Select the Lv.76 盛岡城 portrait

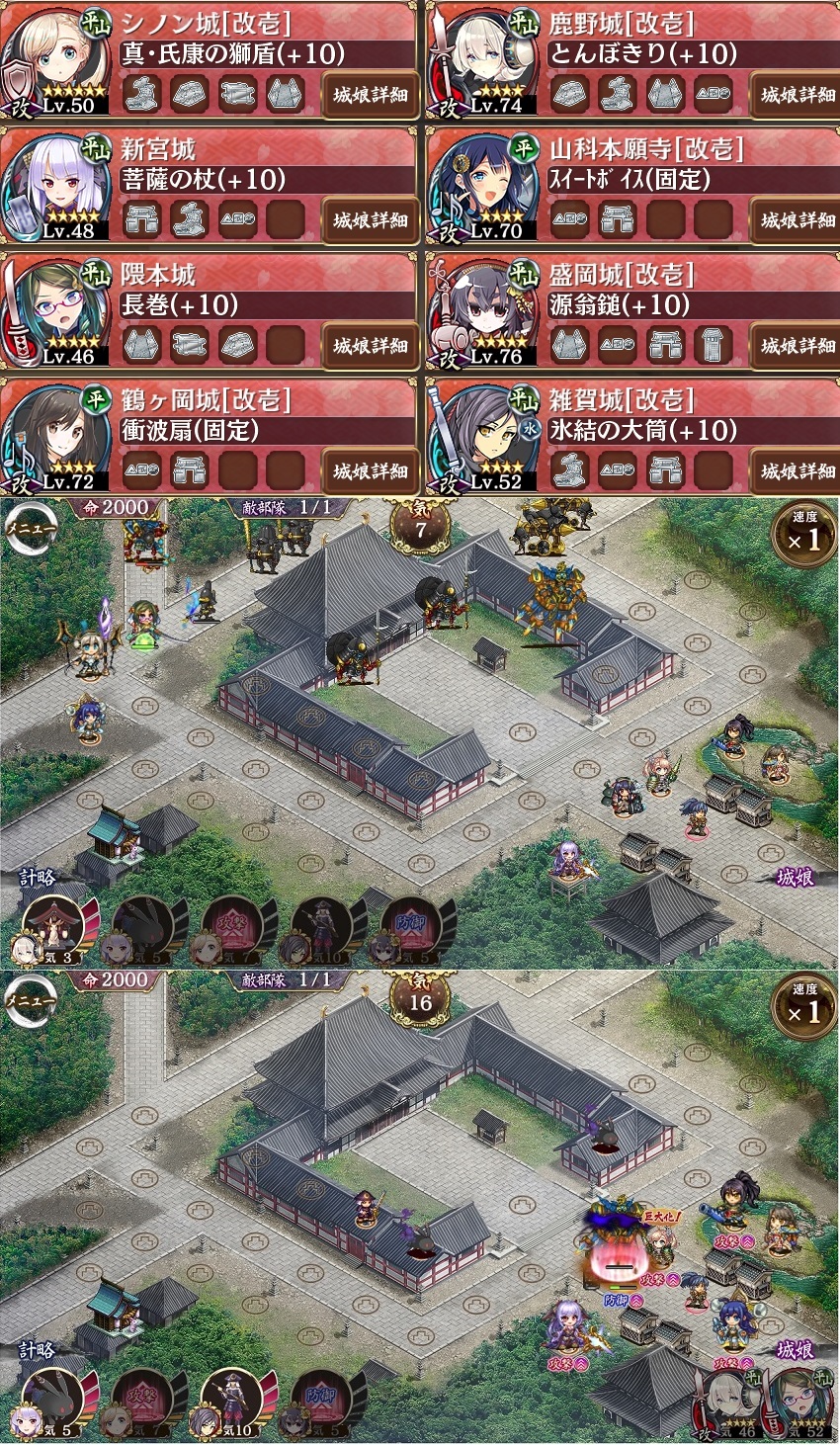pyautogui.click(x=486, y=312)
